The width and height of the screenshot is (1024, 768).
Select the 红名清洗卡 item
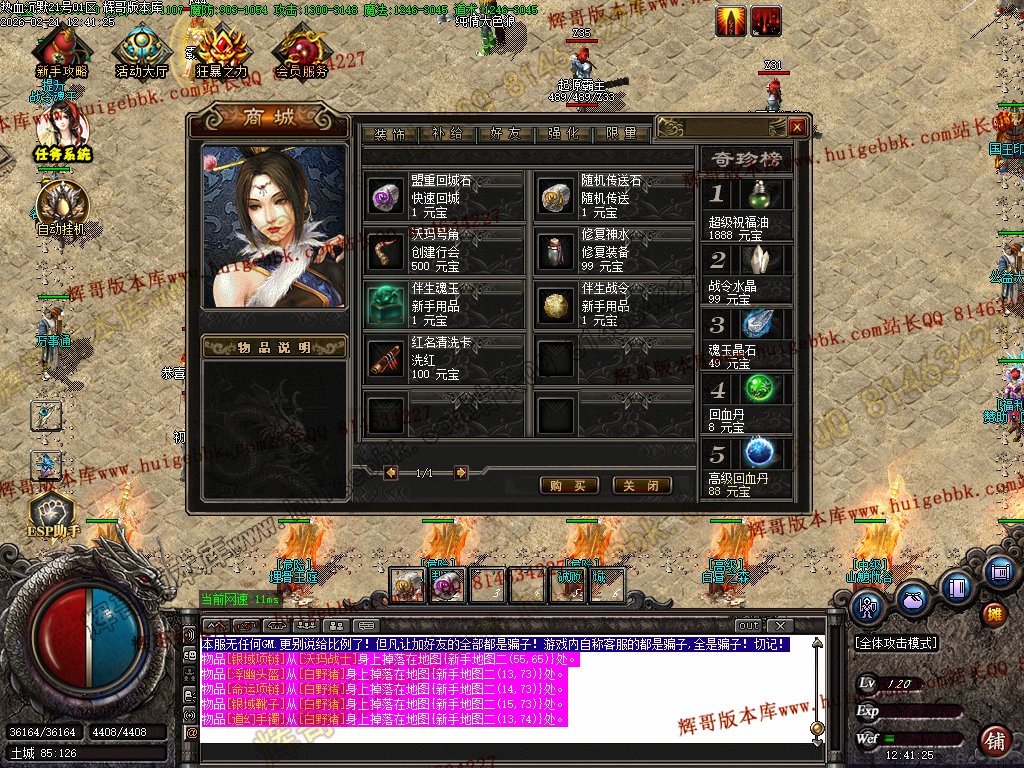(x=443, y=359)
